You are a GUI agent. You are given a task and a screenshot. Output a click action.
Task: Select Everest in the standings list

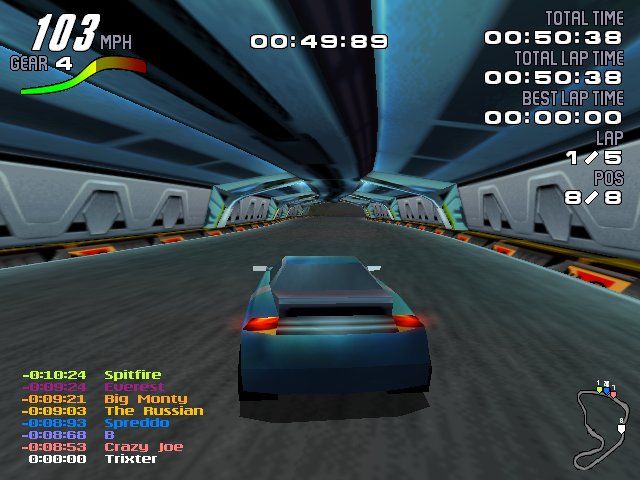133,387
